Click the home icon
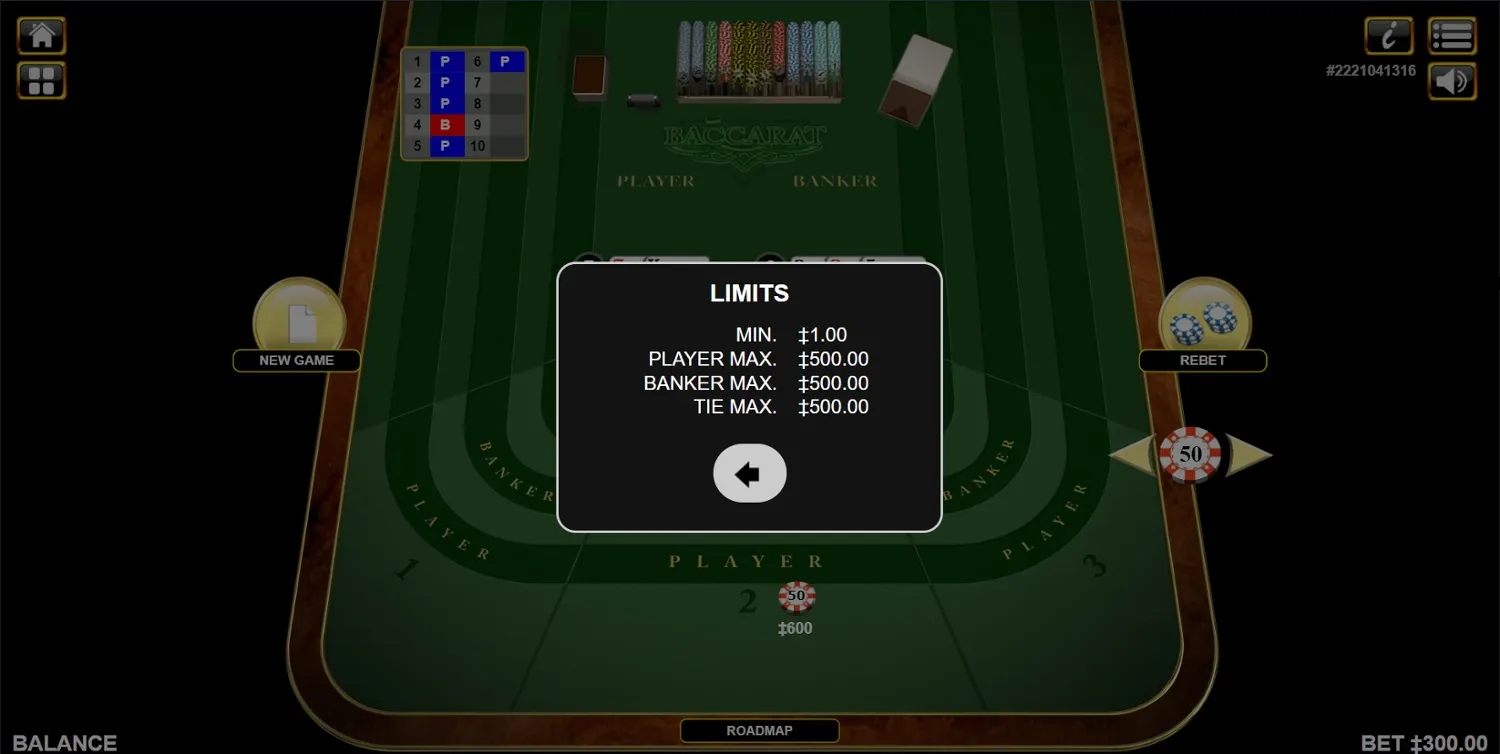The image size is (1500, 754). [41, 35]
